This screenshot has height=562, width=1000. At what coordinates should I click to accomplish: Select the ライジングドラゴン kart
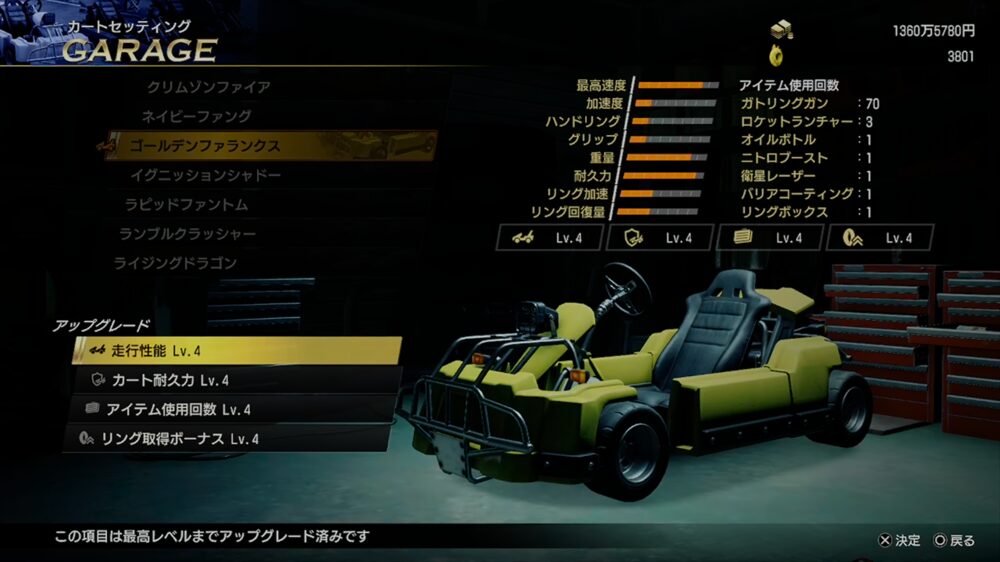tap(175, 262)
